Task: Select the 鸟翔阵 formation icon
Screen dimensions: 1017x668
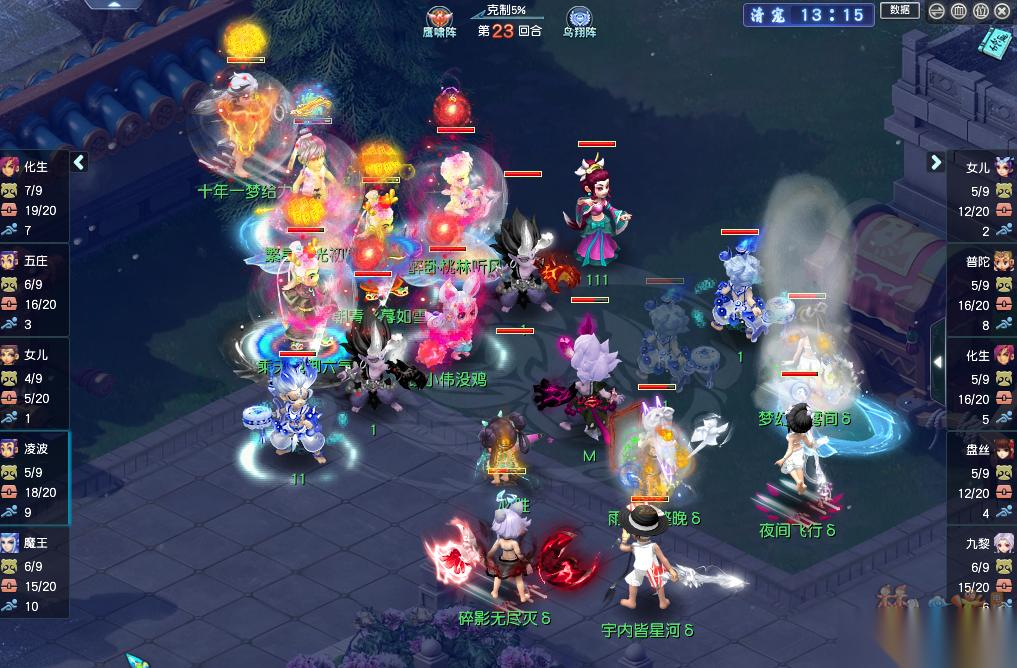Action: click(579, 20)
